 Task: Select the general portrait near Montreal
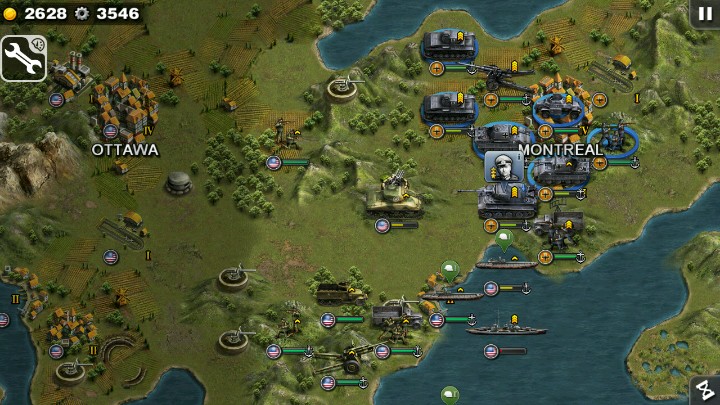(x=502, y=166)
